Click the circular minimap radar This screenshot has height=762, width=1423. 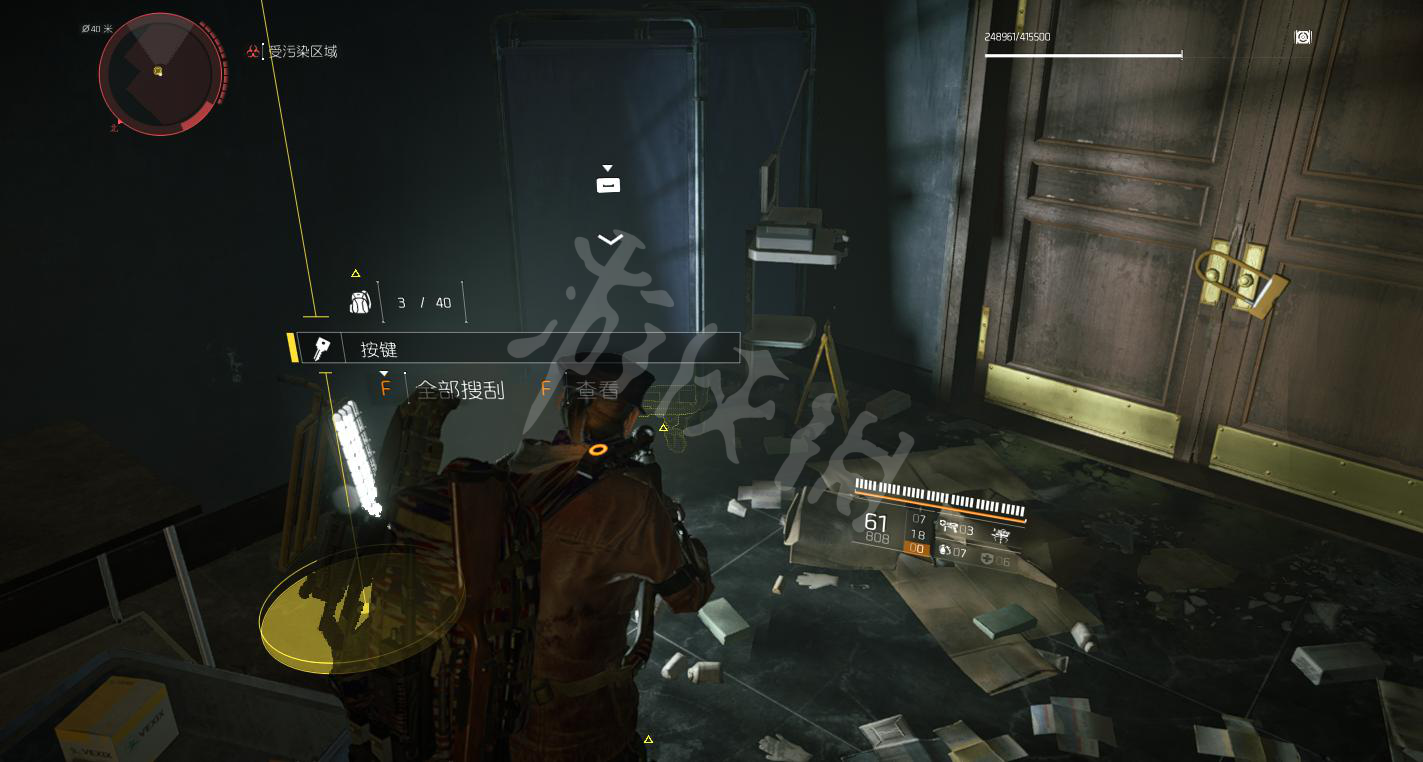click(x=160, y=73)
